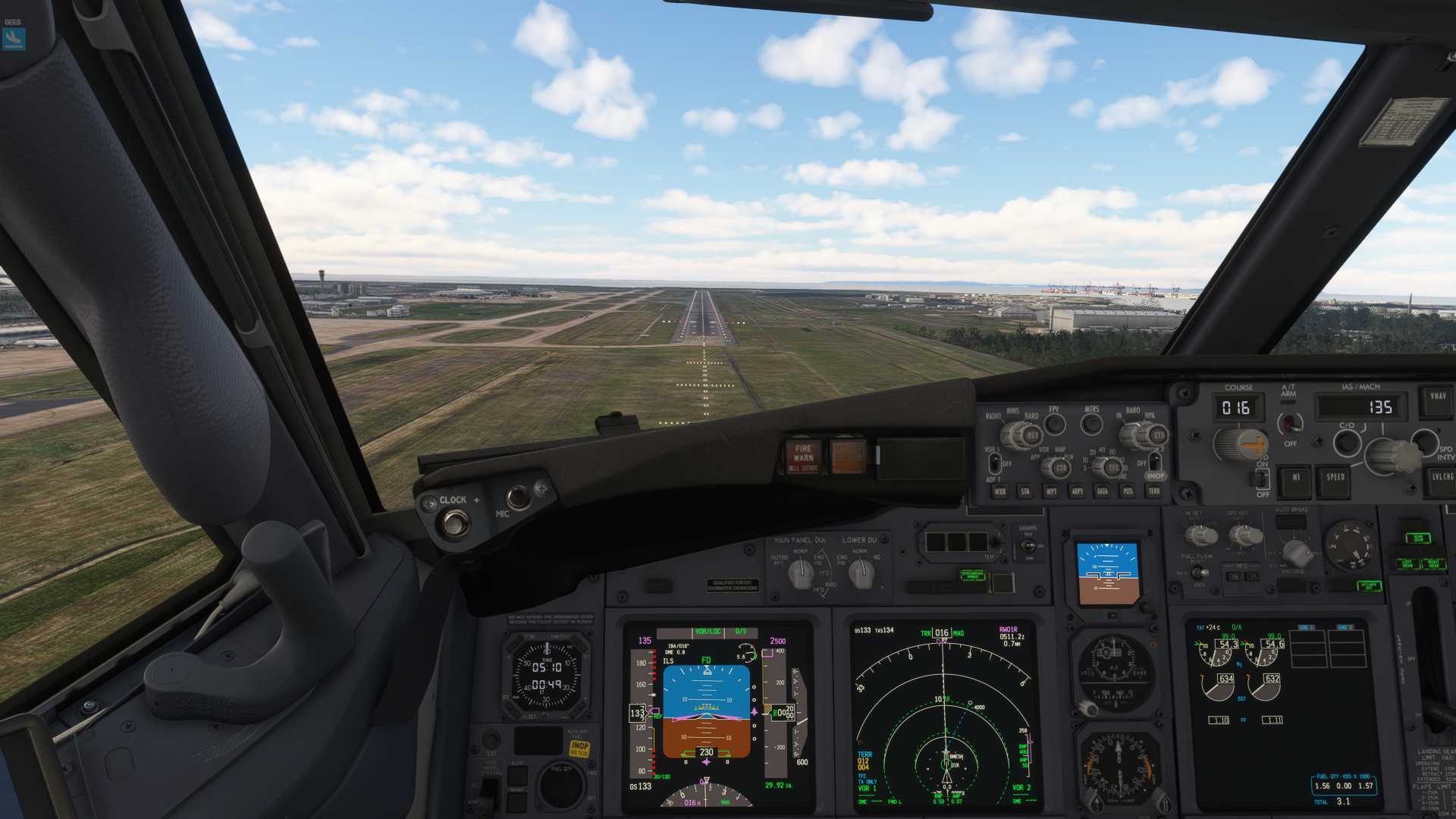Click the minimums RST knob button
The height and width of the screenshot is (819, 1456).
pos(1032,436)
